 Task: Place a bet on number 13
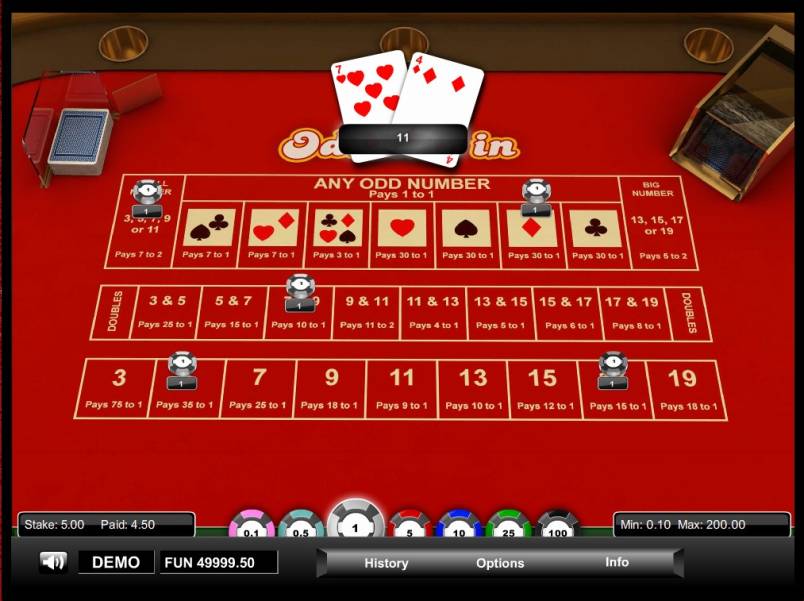[472, 388]
